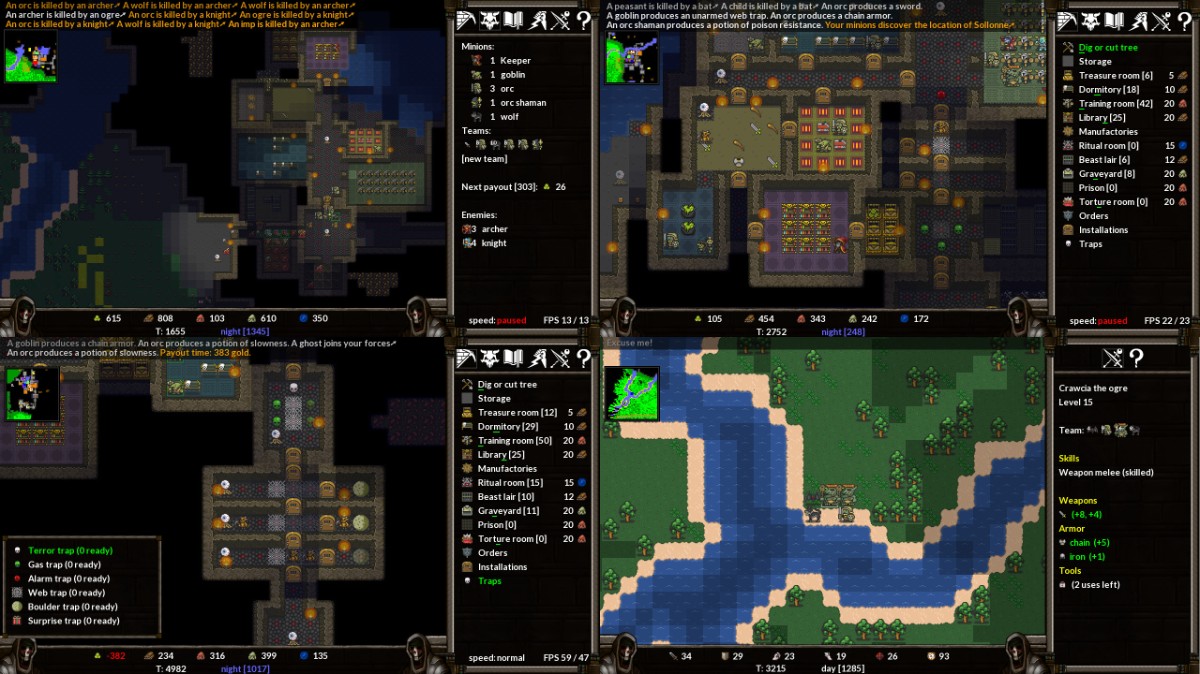This screenshot has height=674, width=1200.
Task: Select the archer enemy entry
Action: [x=494, y=229]
